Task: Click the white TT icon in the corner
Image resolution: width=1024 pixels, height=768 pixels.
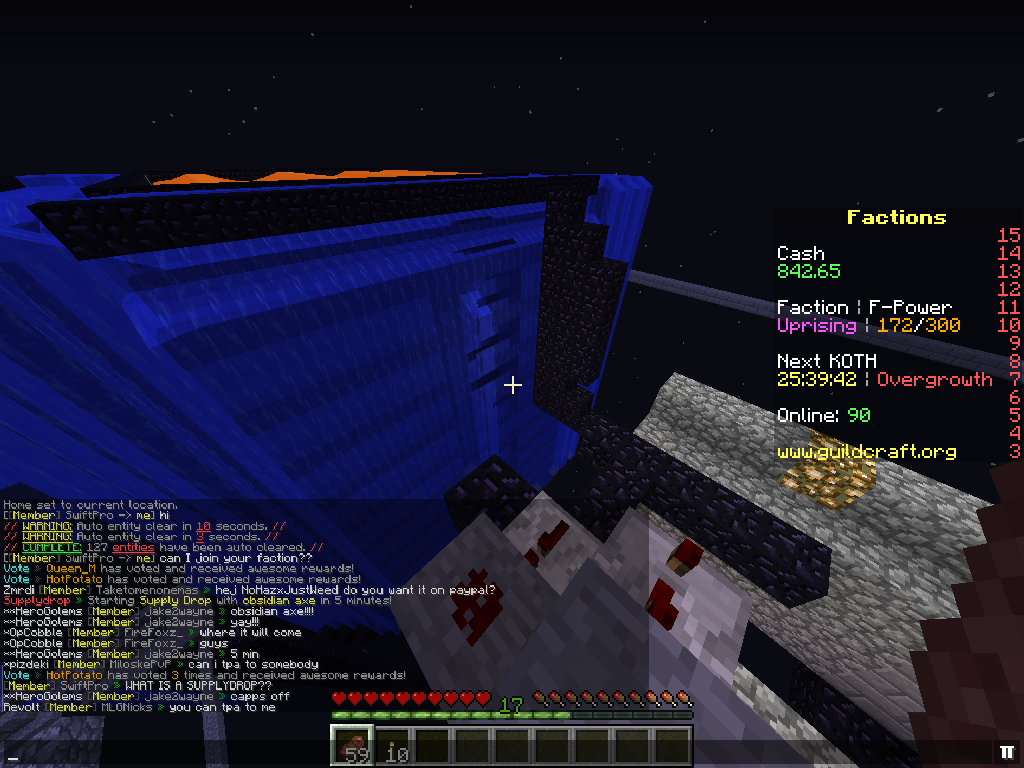Action: (1006, 751)
